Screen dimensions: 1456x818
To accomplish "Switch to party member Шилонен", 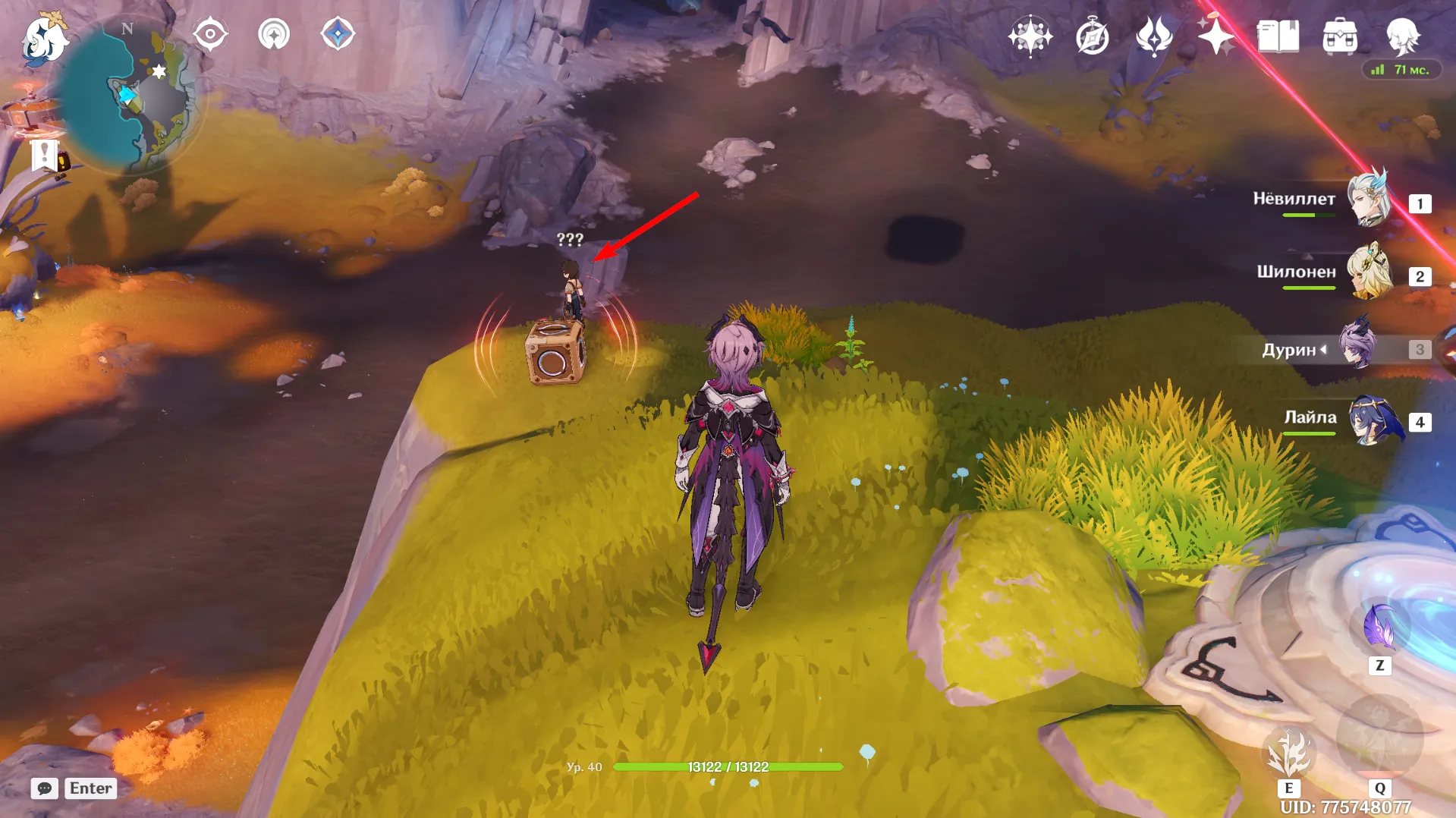I will pyautogui.click(x=1370, y=273).
